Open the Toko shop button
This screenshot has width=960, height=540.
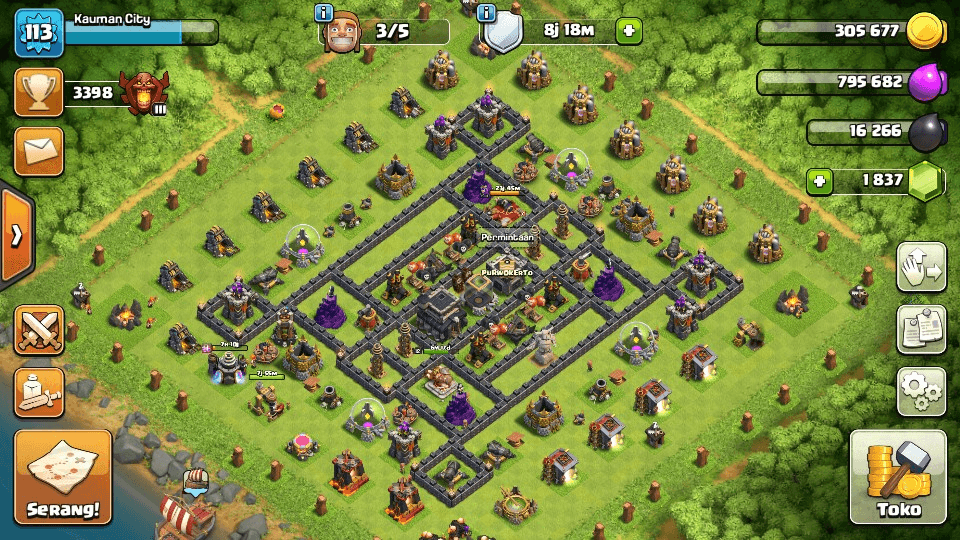[x=897, y=477]
